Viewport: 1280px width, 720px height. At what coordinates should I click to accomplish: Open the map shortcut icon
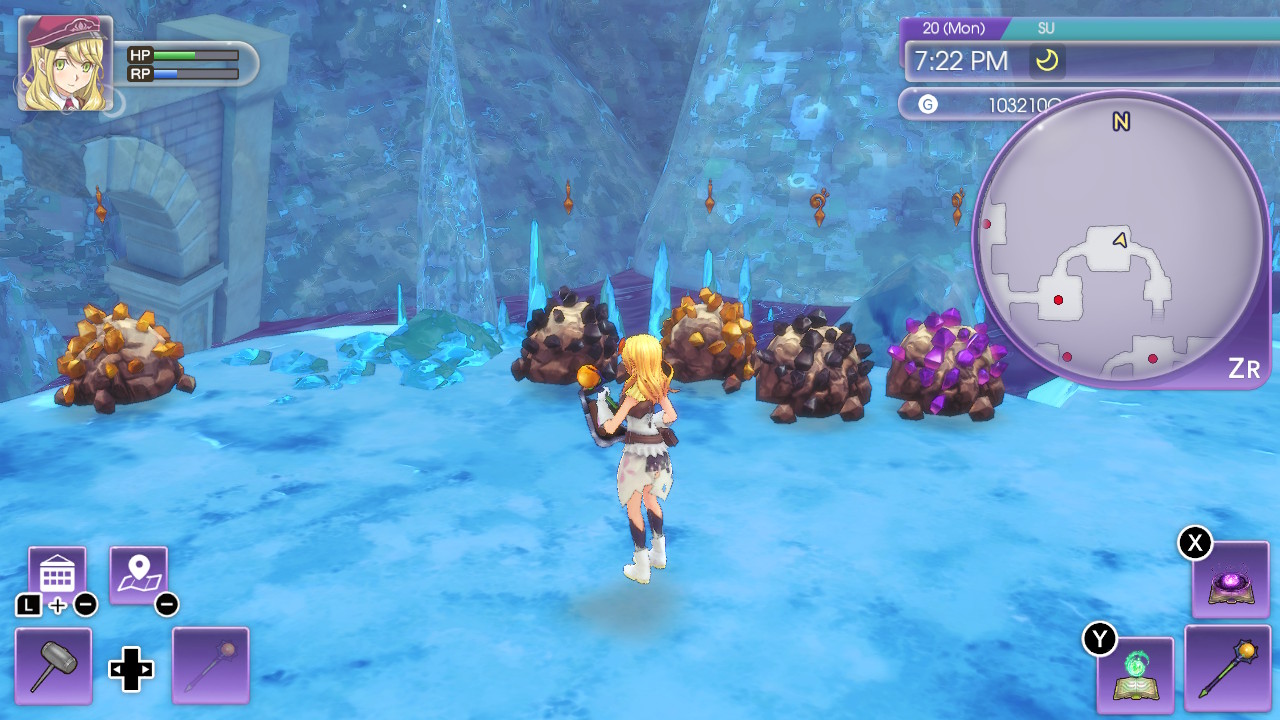140,570
